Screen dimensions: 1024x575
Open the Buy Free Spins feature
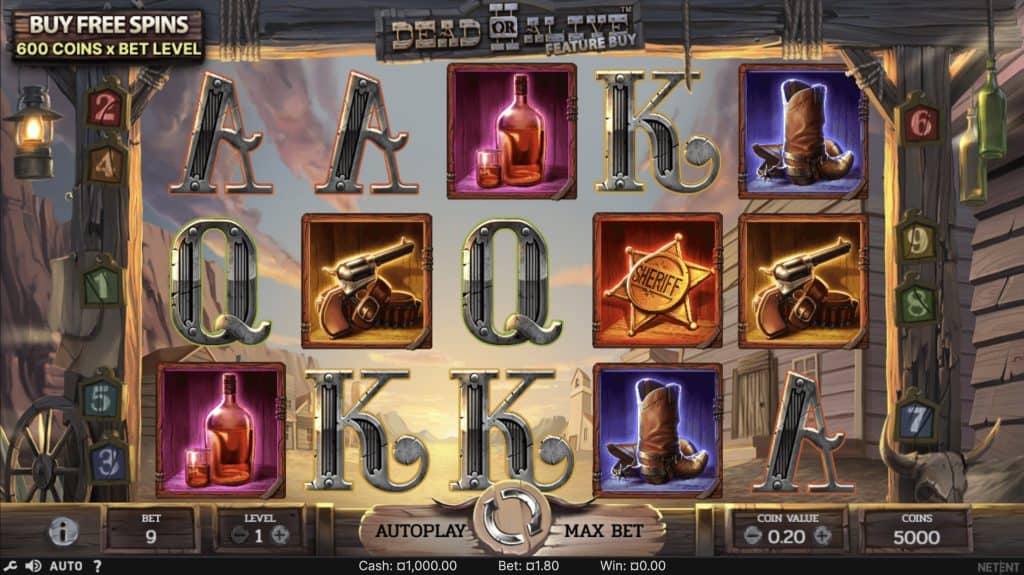pos(107,35)
